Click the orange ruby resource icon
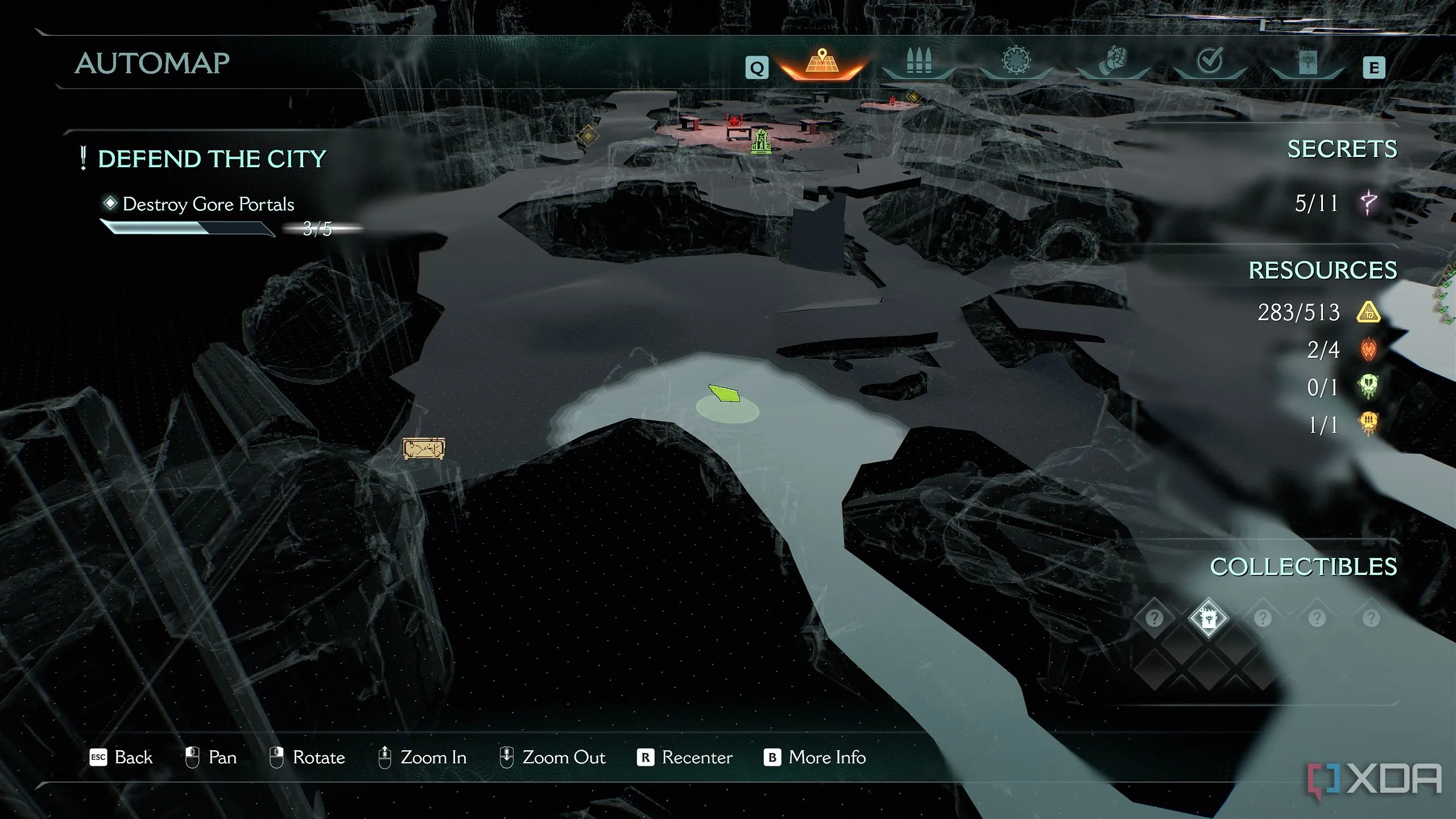 (1368, 349)
